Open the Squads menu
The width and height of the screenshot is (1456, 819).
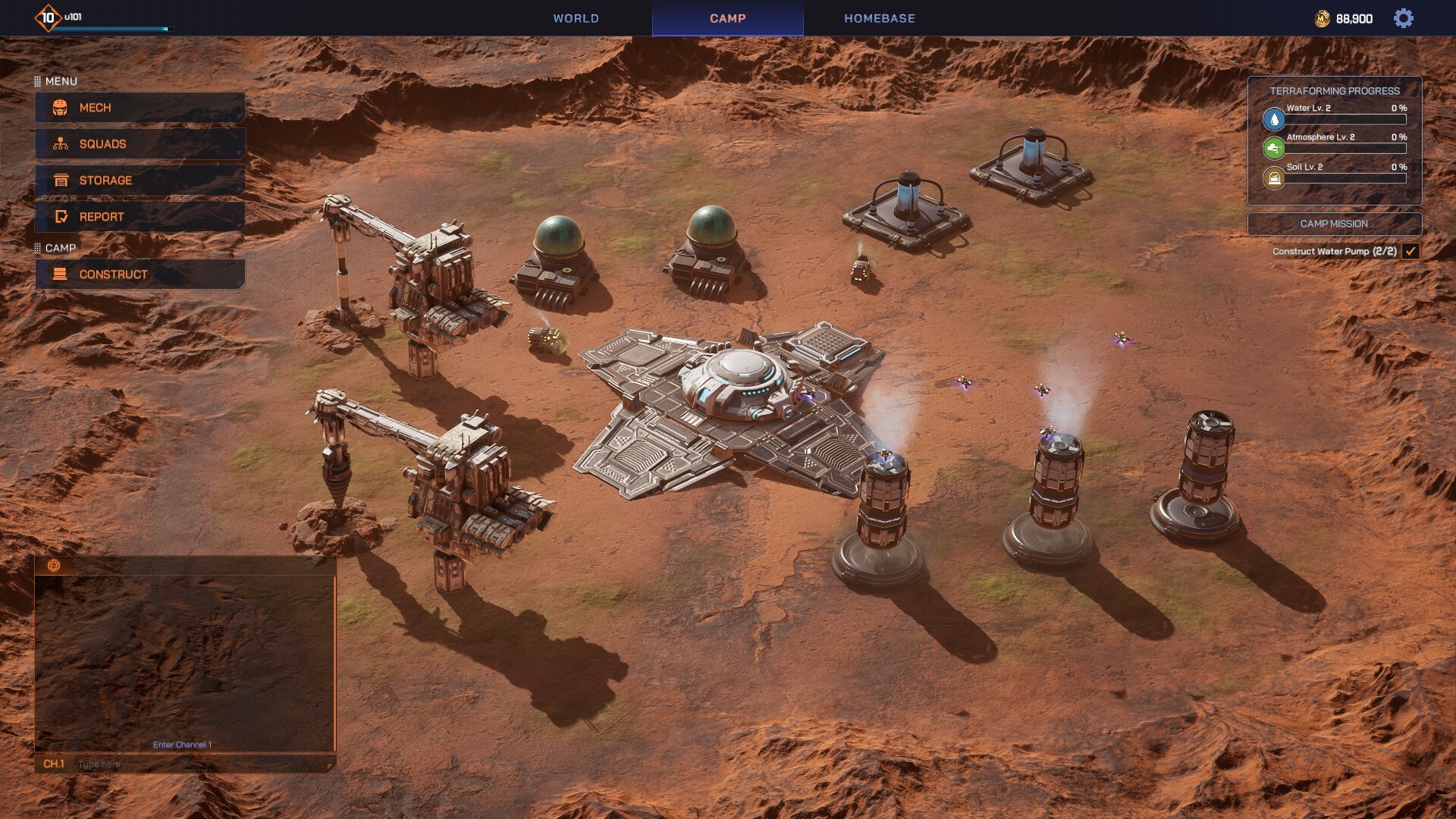[x=140, y=144]
